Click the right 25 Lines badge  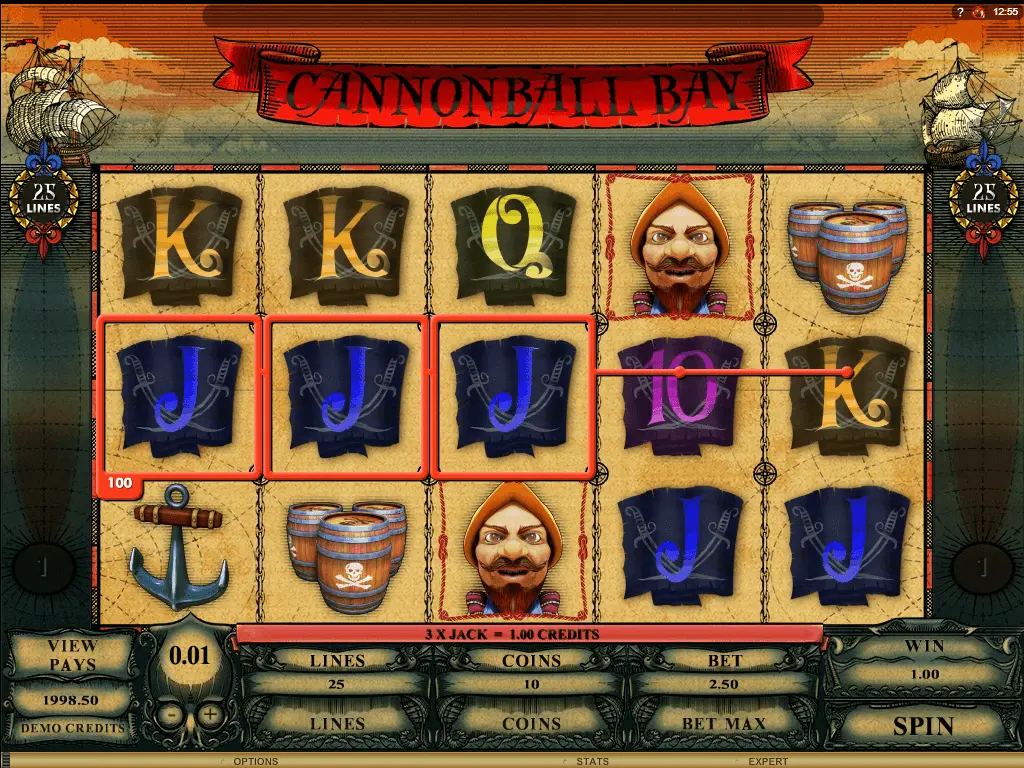pos(984,197)
